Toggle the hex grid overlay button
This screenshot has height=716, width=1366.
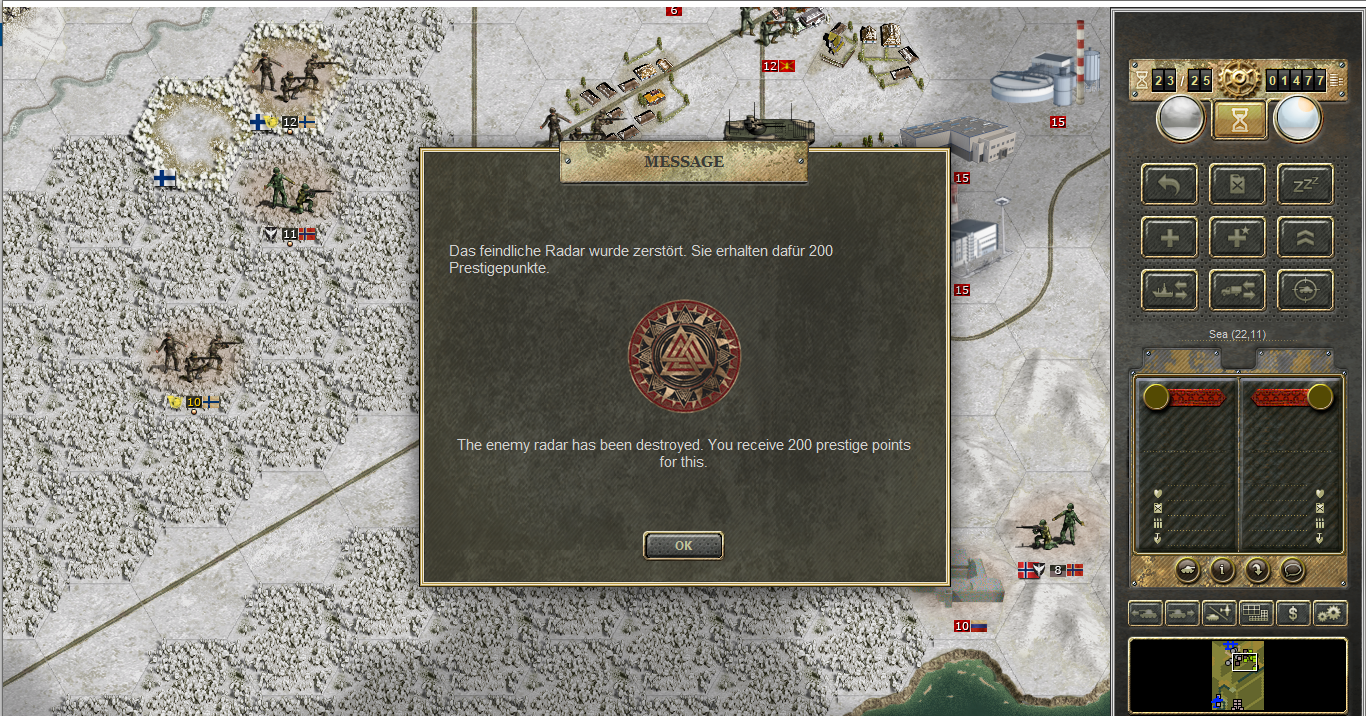(1255, 613)
